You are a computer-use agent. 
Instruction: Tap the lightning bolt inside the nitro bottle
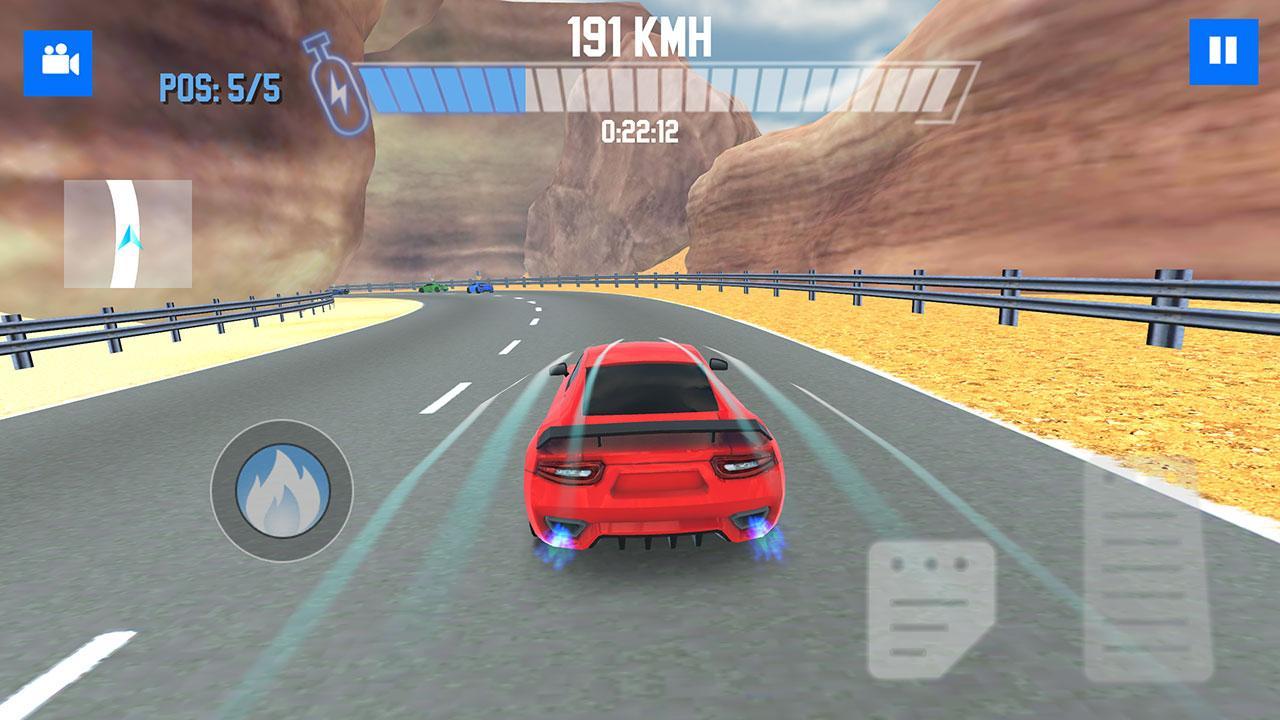coord(339,93)
